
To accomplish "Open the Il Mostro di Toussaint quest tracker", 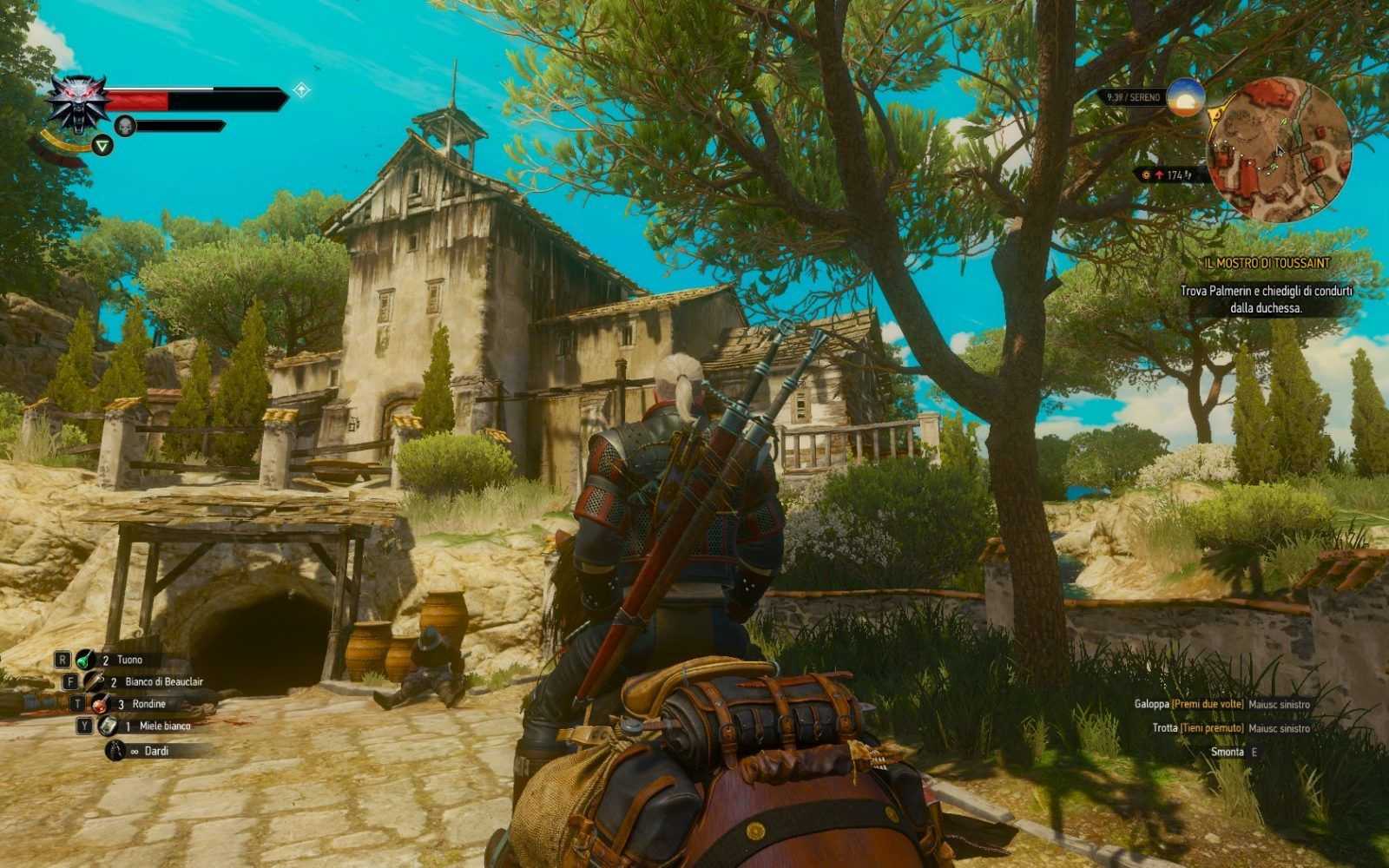I will click(1267, 262).
